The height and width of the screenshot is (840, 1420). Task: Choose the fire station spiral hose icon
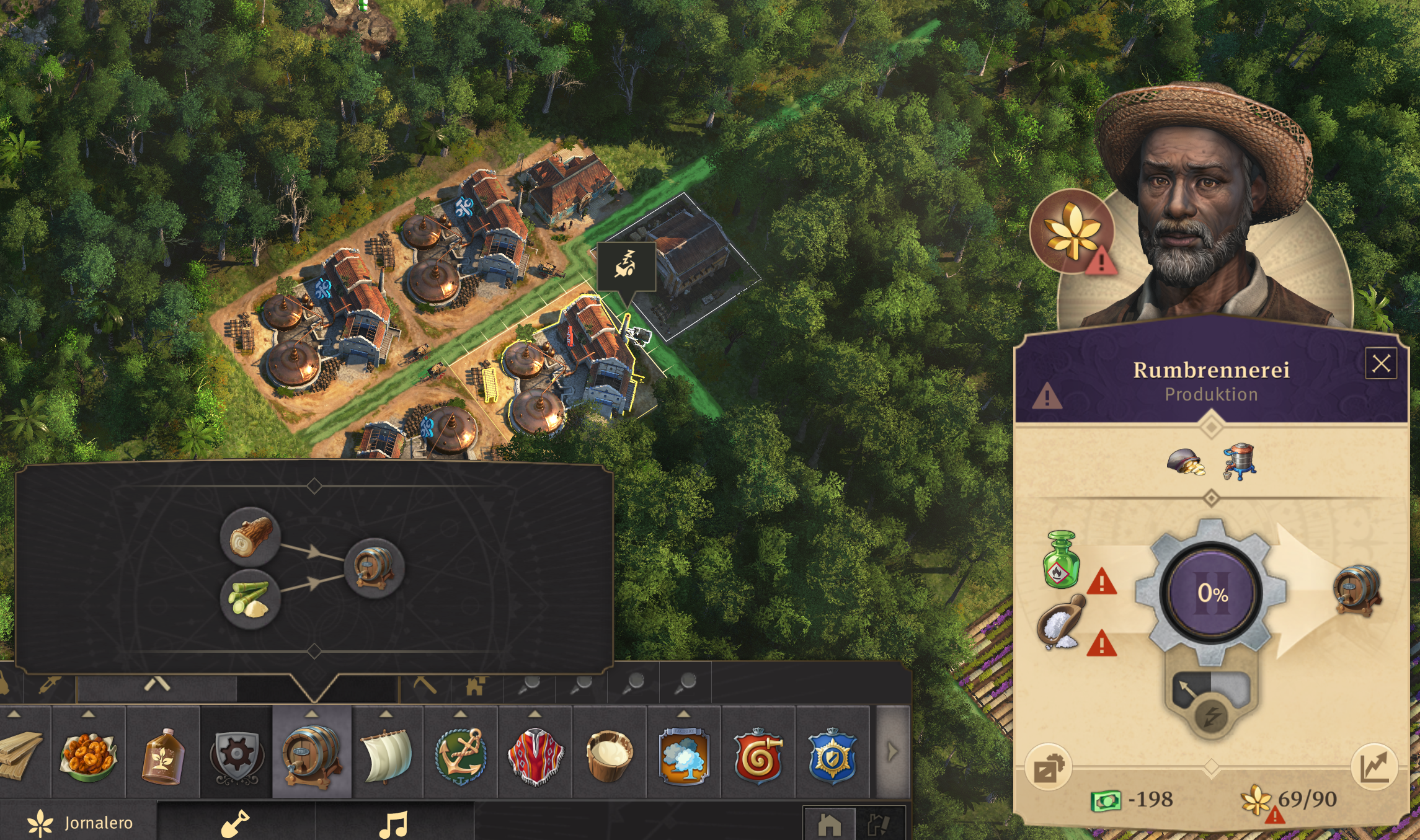pyautogui.click(x=758, y=754)
